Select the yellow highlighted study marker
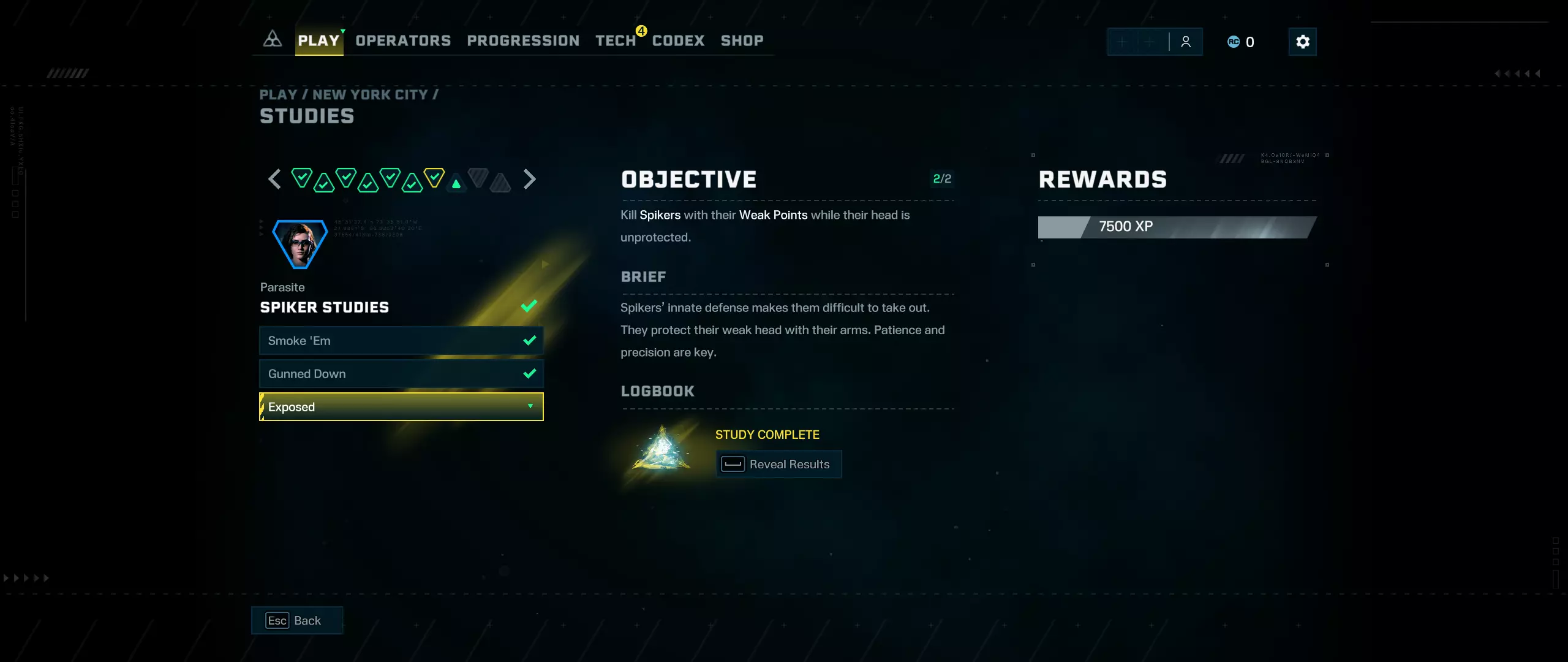 434,178
